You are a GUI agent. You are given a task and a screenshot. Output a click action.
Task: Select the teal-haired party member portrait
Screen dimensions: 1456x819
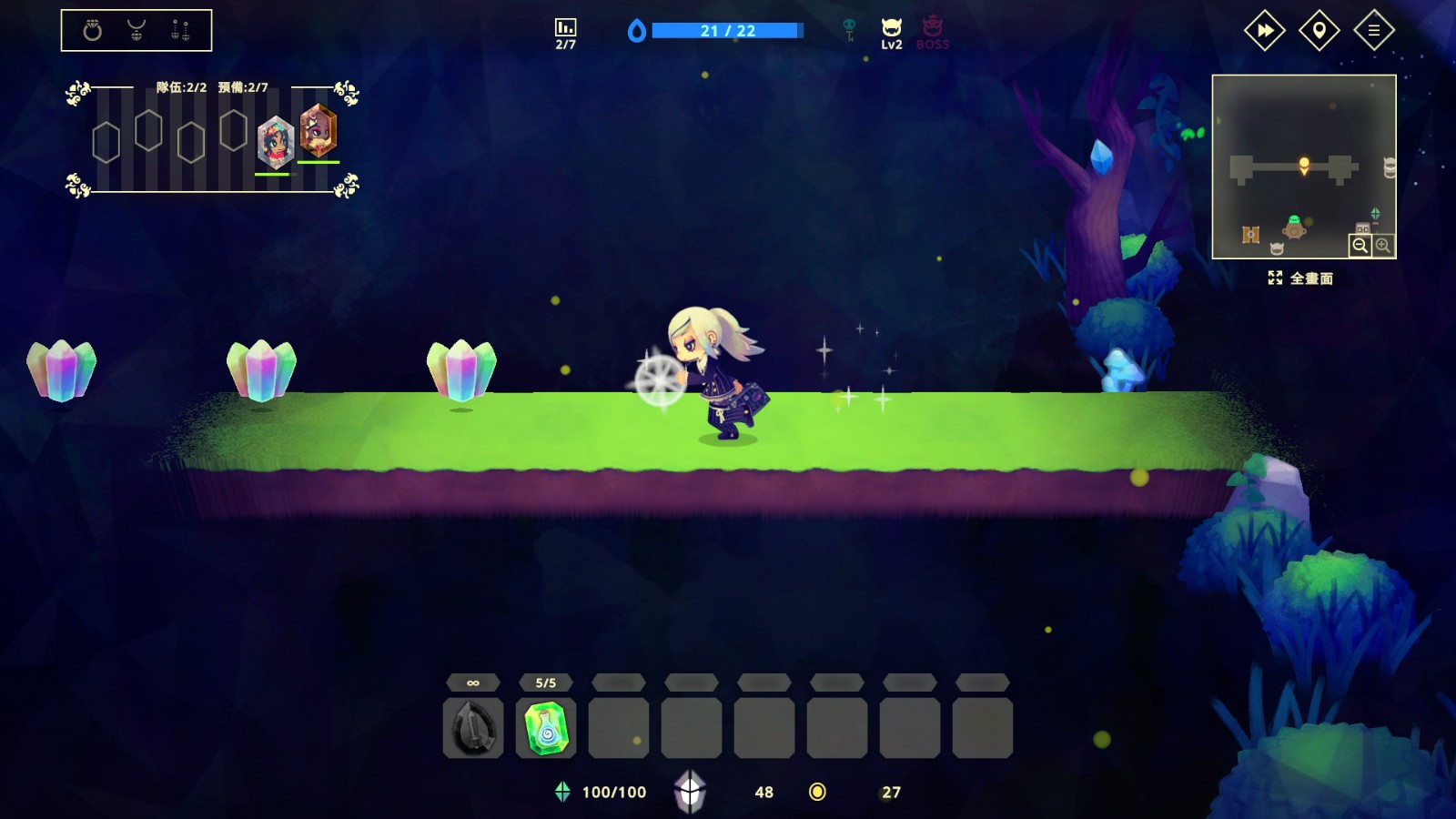pyautogui.click(x=275, y=142)
